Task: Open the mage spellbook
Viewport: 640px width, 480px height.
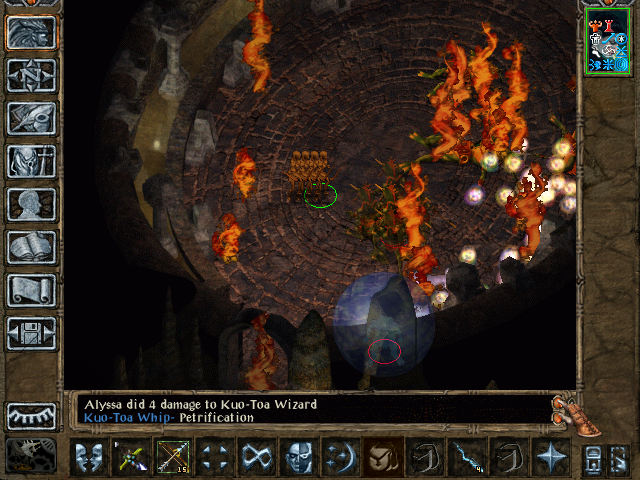Action: pos(31,248)
